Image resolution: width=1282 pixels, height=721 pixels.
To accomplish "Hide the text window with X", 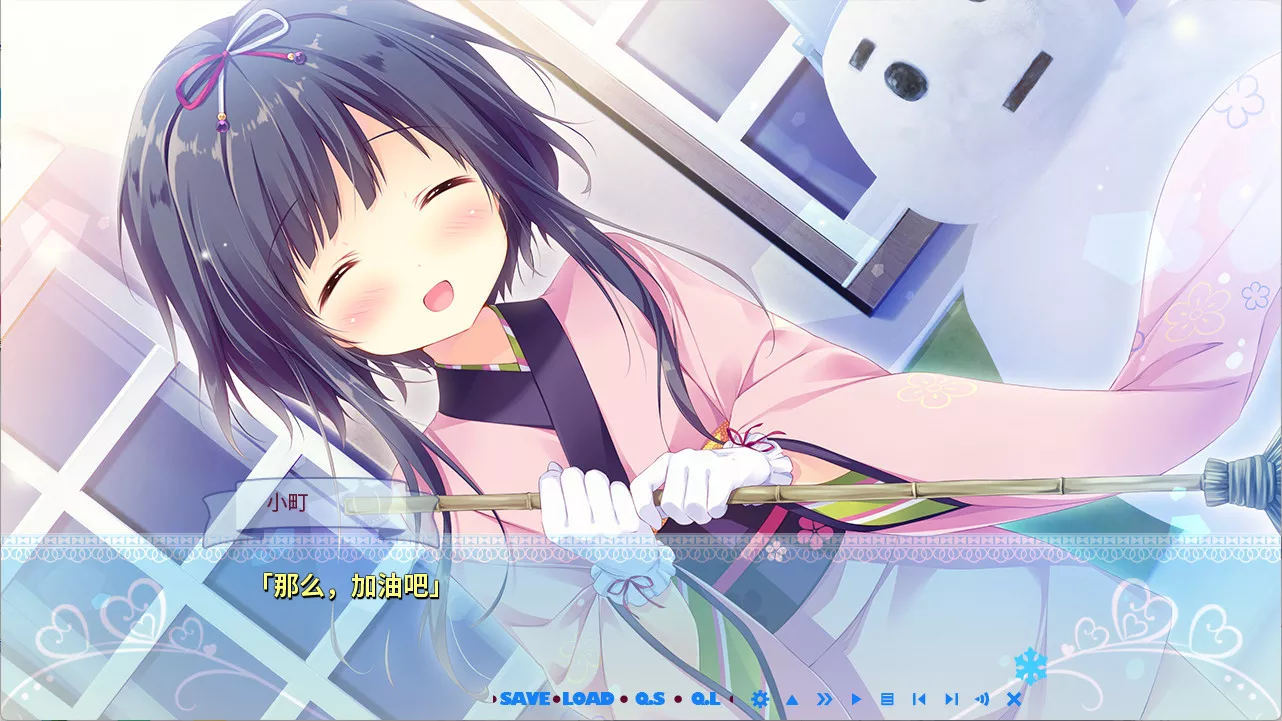I will coord(1014,699).
